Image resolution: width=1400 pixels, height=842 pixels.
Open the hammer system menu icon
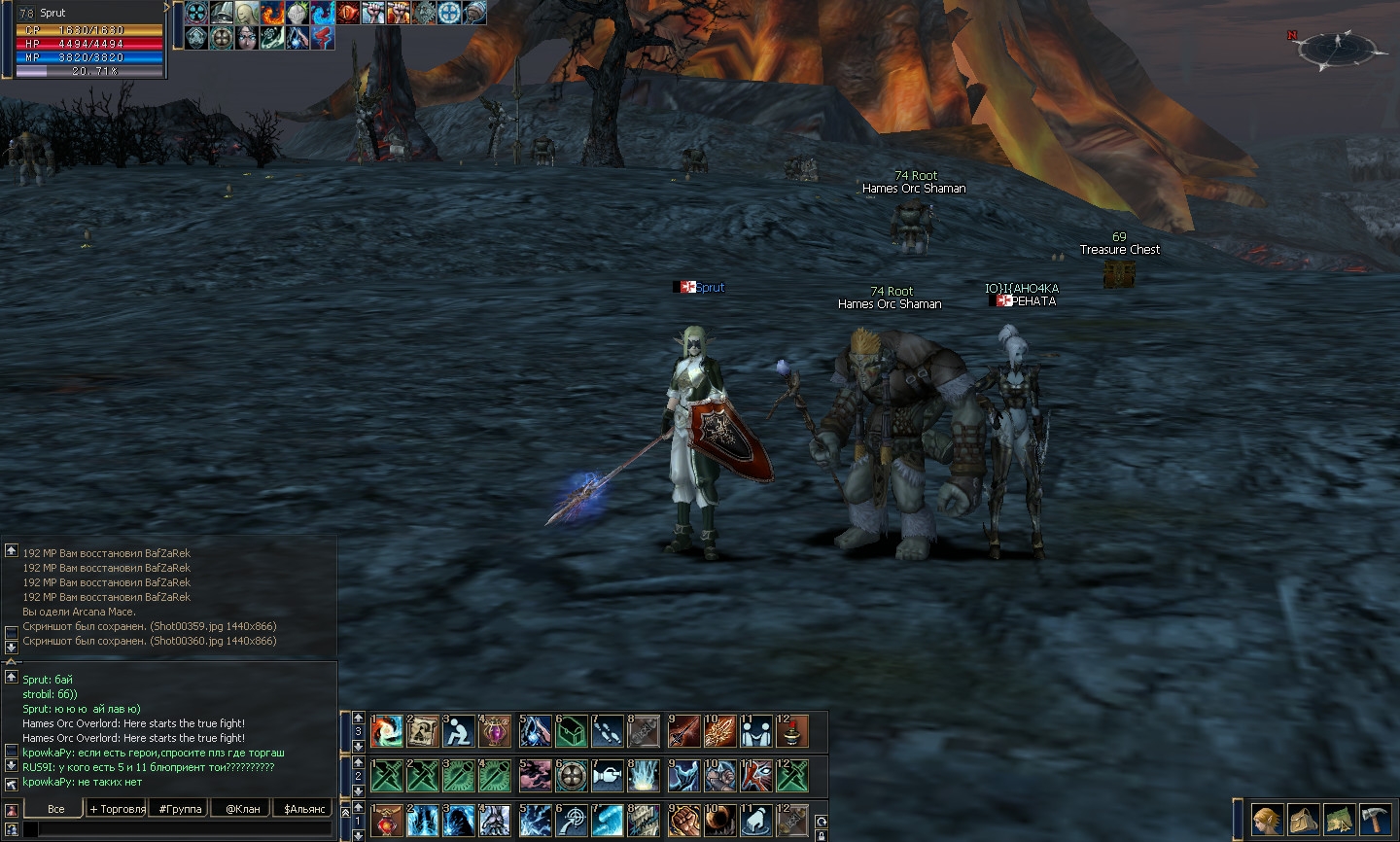pos(1376,820)
